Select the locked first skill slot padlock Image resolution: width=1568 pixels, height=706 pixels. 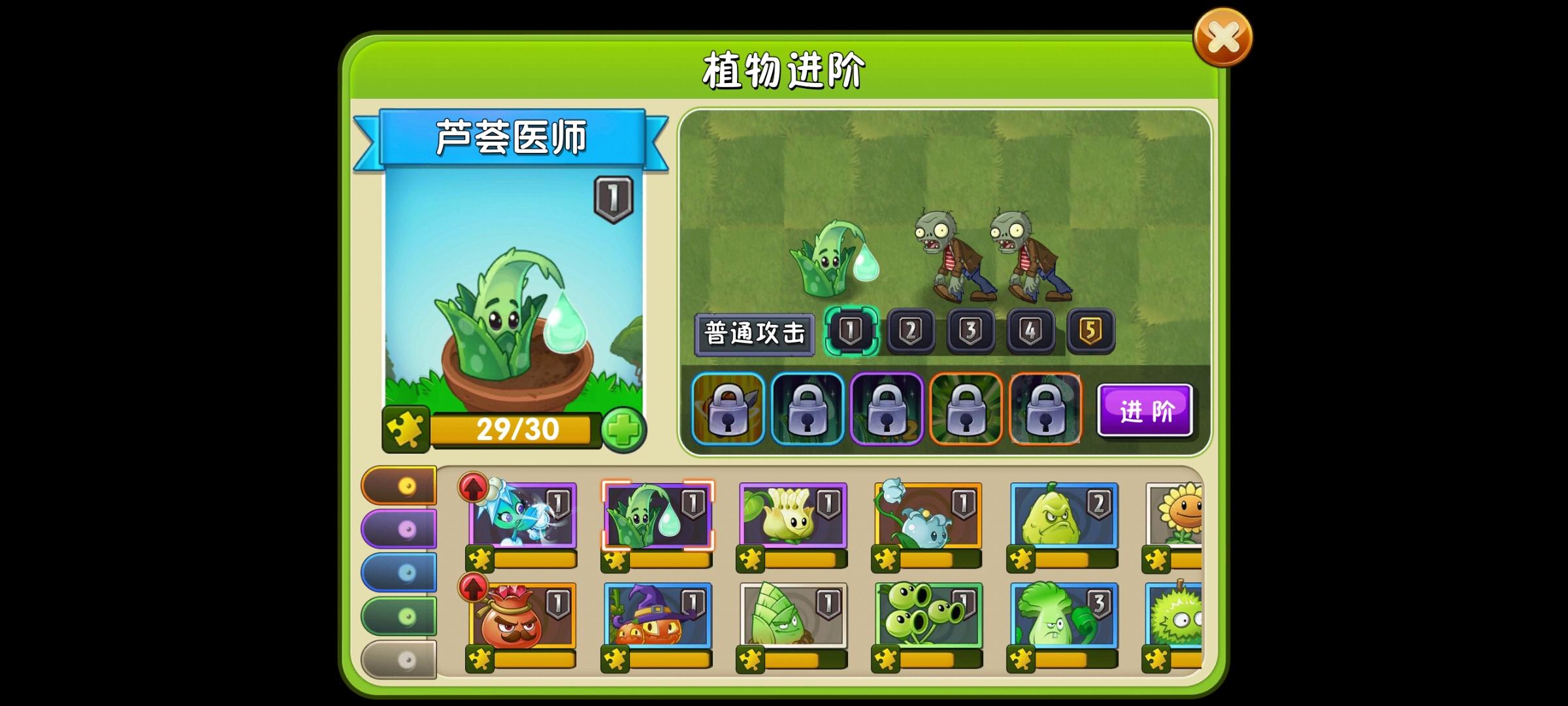[727, 409]
